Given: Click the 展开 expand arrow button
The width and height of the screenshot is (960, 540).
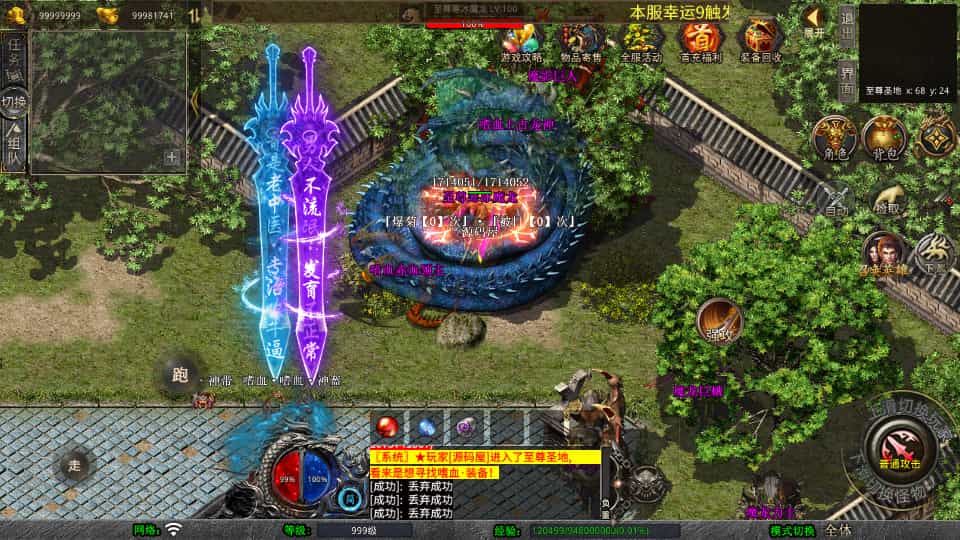Looking at the screenshot, I should 815,20.
